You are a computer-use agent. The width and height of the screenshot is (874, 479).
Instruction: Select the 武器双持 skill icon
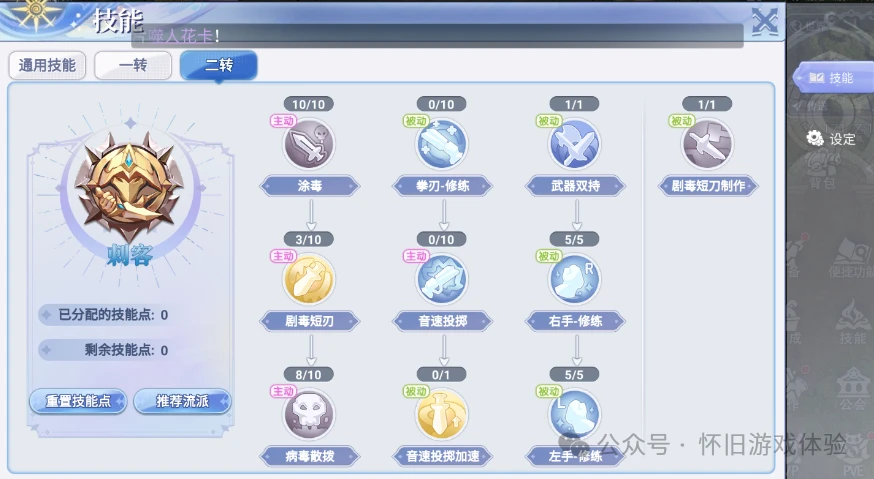(x=574, y=144)
